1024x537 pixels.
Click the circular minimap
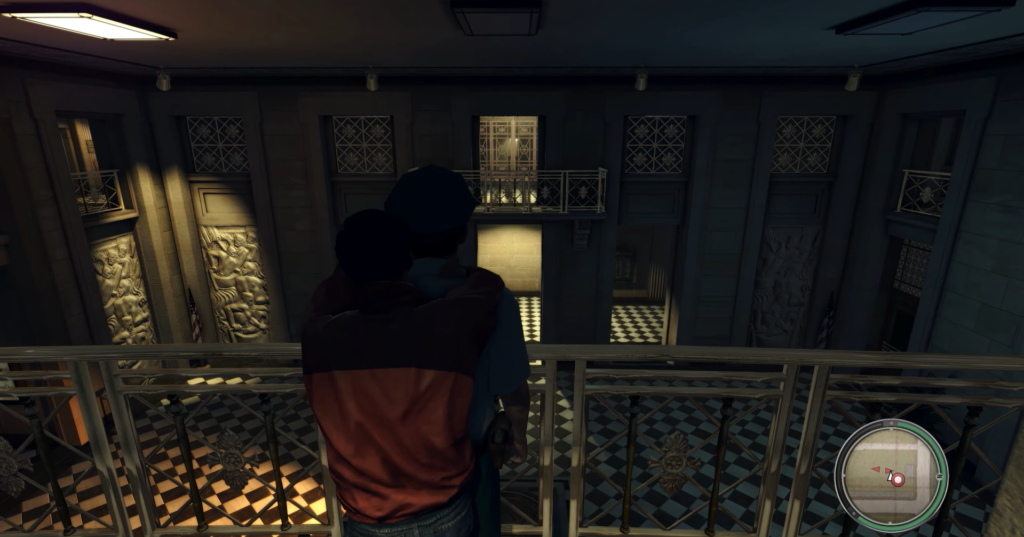(x=890, y=474)
